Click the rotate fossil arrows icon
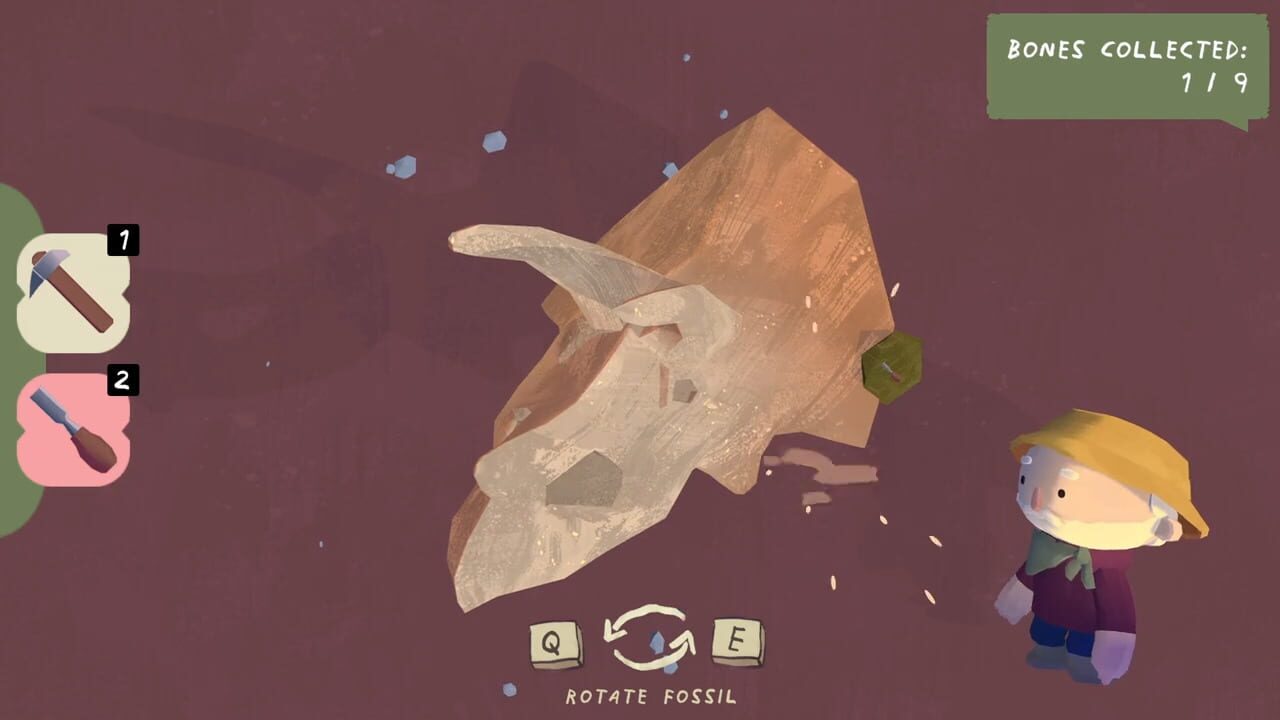 coord(650,638)
